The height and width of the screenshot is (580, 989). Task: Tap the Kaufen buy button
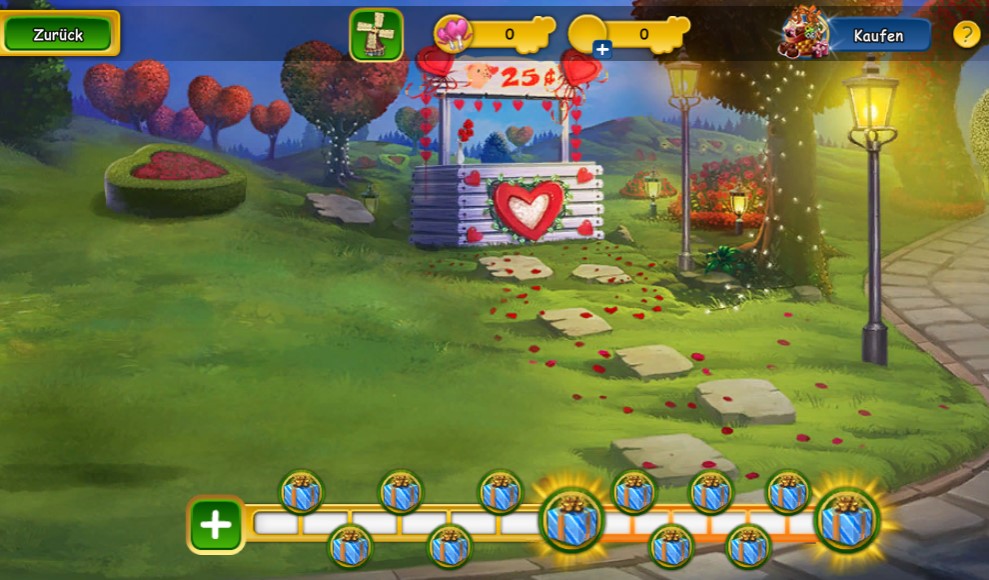click(x=878, y=36)
